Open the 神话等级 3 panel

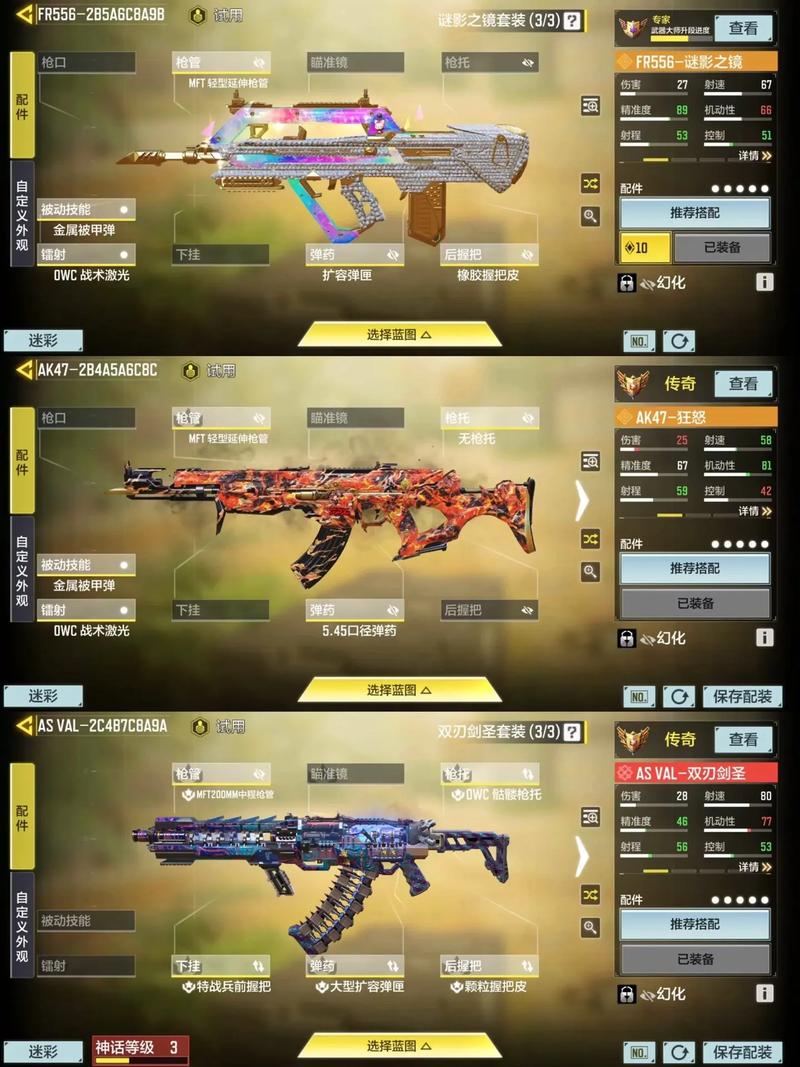tap(140, 1049)
